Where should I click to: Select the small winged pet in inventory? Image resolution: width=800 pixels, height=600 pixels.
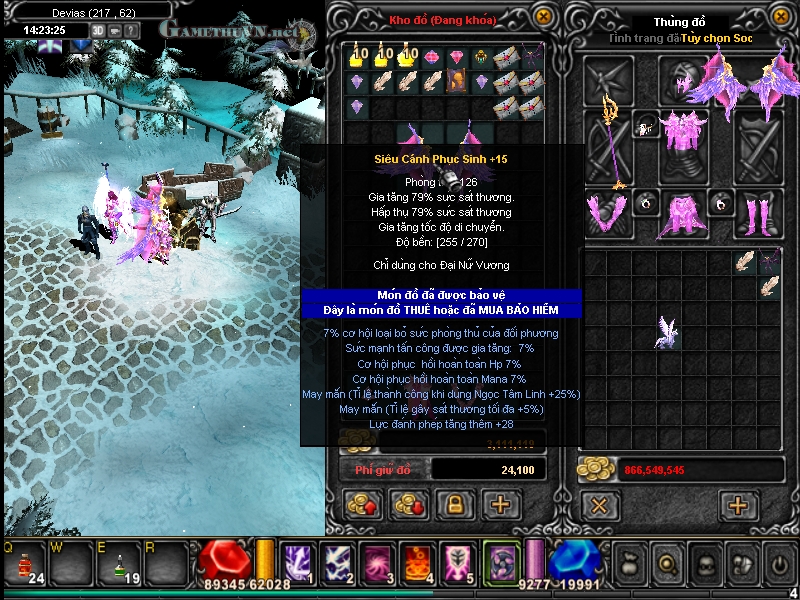(667, 332)
